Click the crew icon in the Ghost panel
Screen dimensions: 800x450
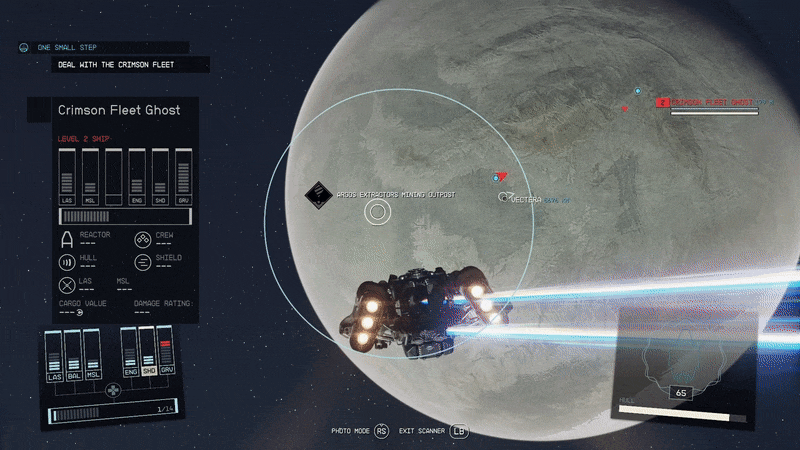[x=143, y=238]
